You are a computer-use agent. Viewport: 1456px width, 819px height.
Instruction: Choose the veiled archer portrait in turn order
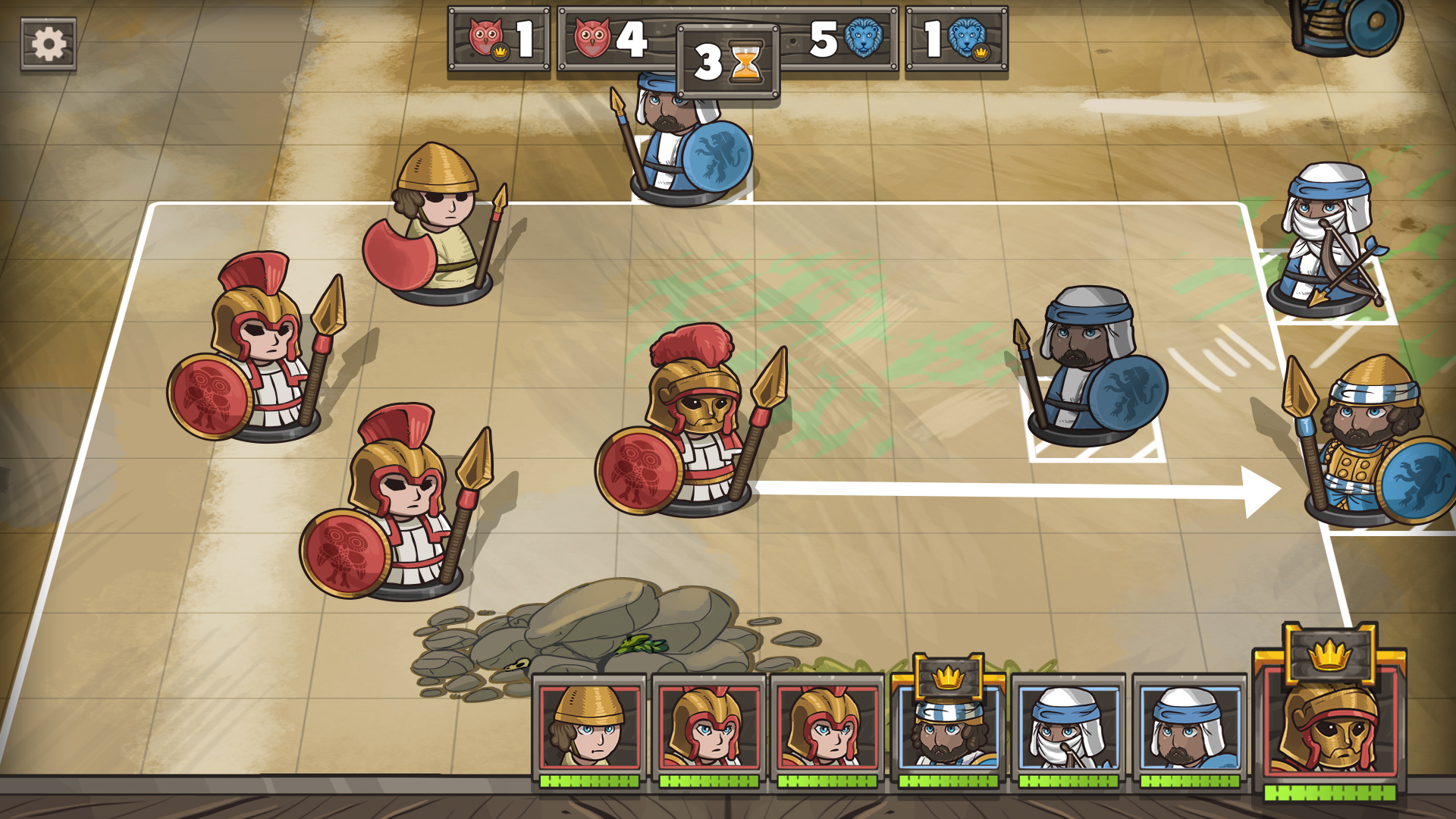tap(1067, 726)
